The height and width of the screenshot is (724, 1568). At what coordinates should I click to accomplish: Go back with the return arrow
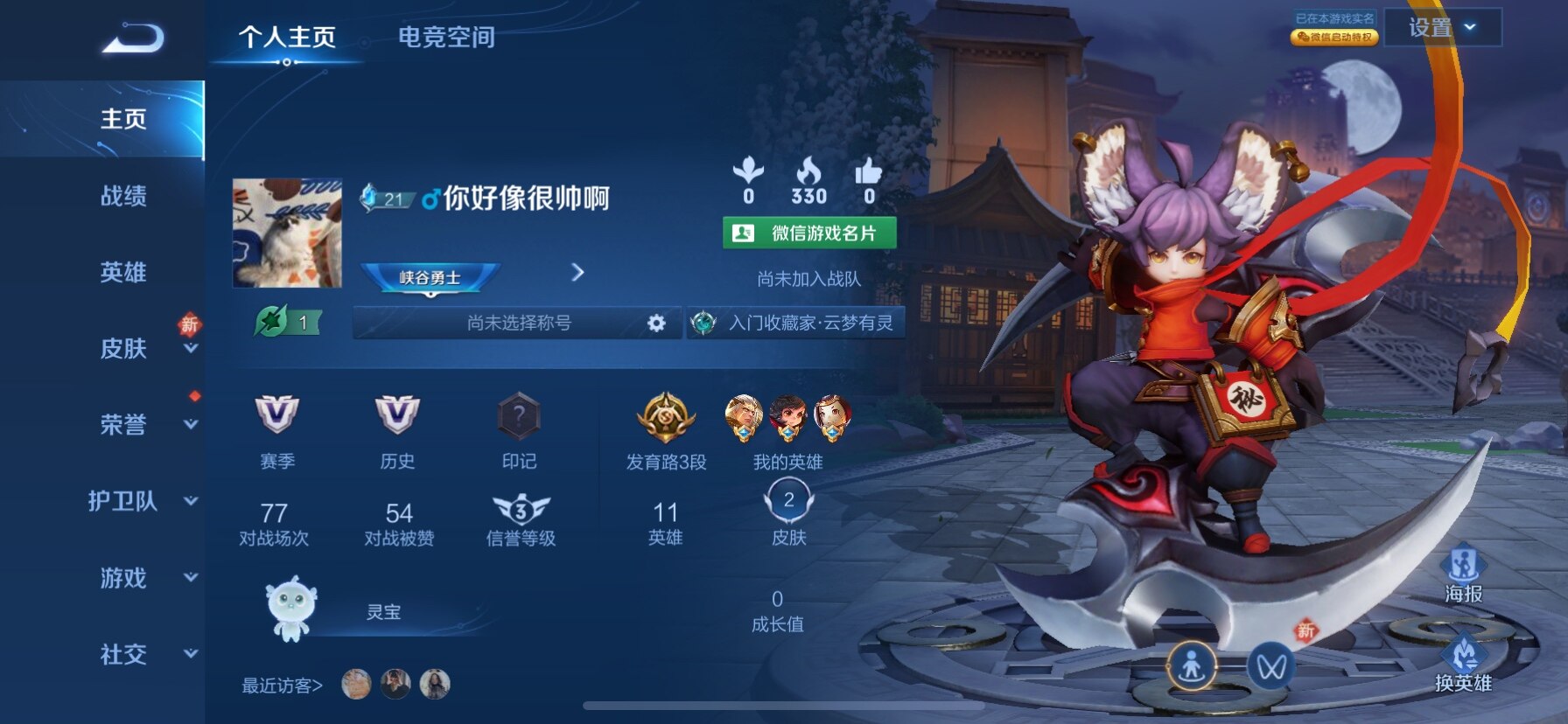tap(133, 38)
